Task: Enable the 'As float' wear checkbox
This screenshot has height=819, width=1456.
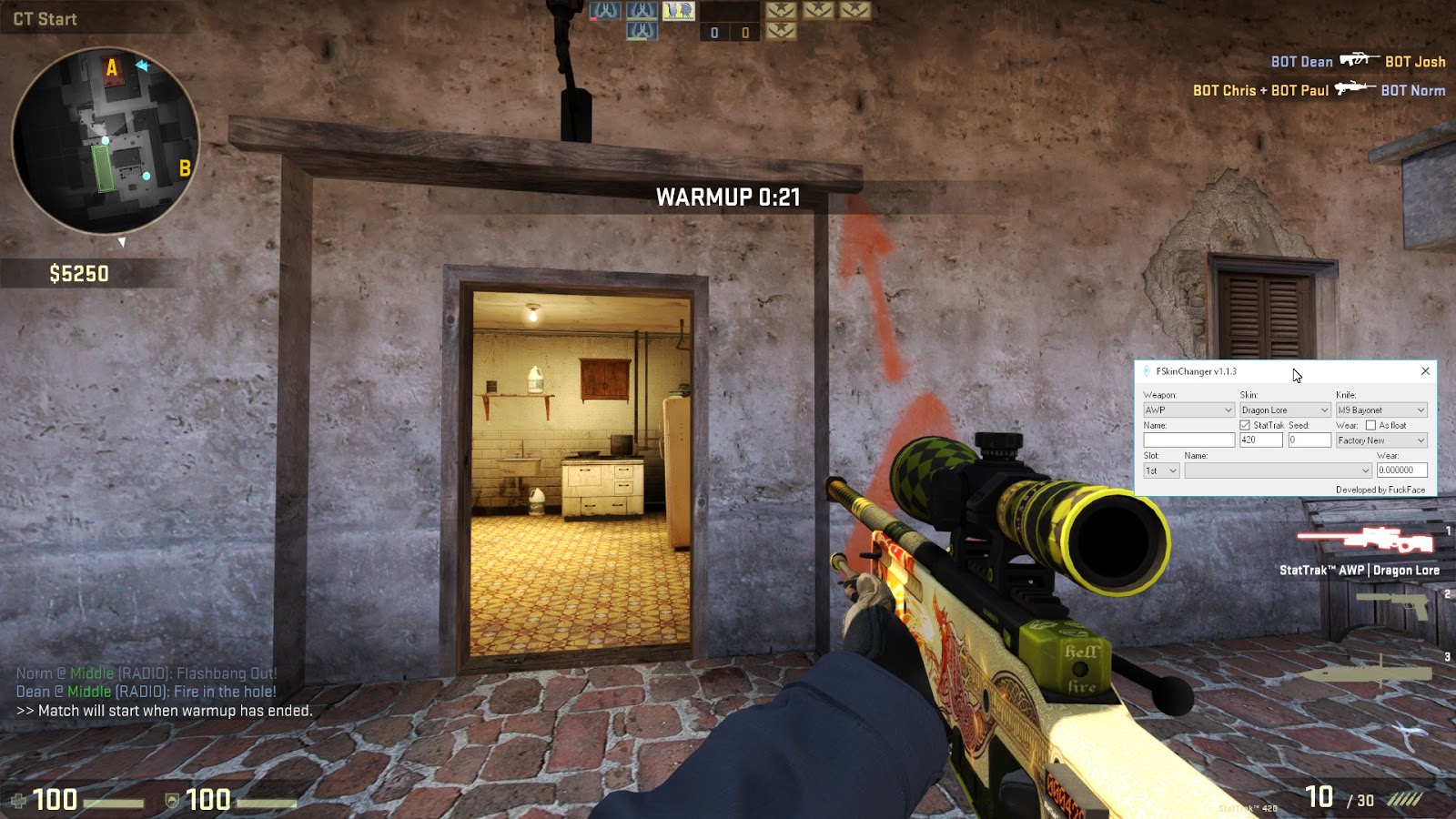Action: tap(1370, 426)
